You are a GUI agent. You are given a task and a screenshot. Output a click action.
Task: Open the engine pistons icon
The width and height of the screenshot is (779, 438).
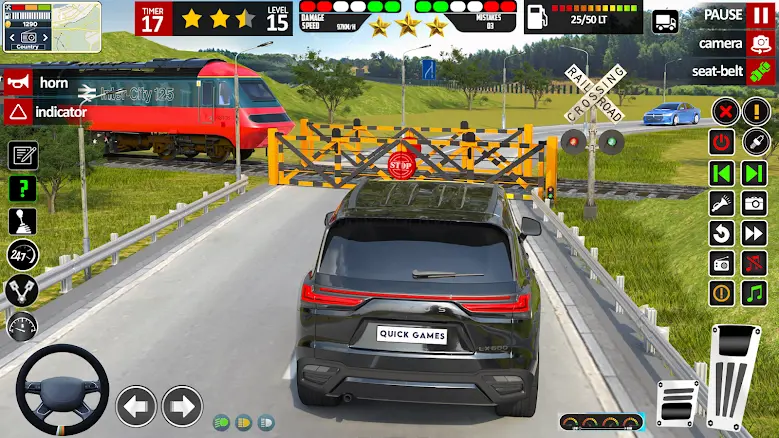coord(22,291)
